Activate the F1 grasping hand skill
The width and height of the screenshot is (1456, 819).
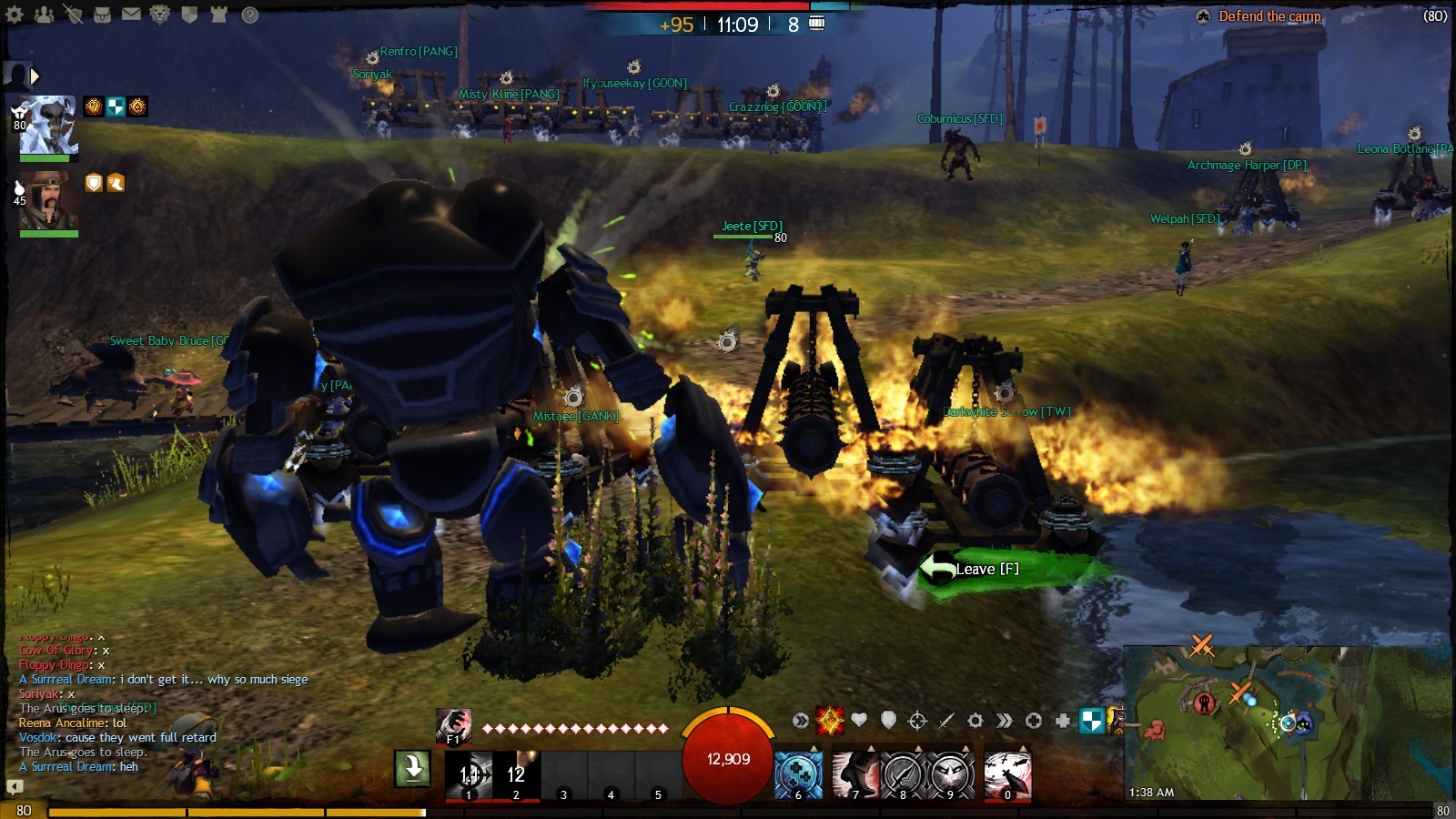pyautogui.click(x=453, y=726)
